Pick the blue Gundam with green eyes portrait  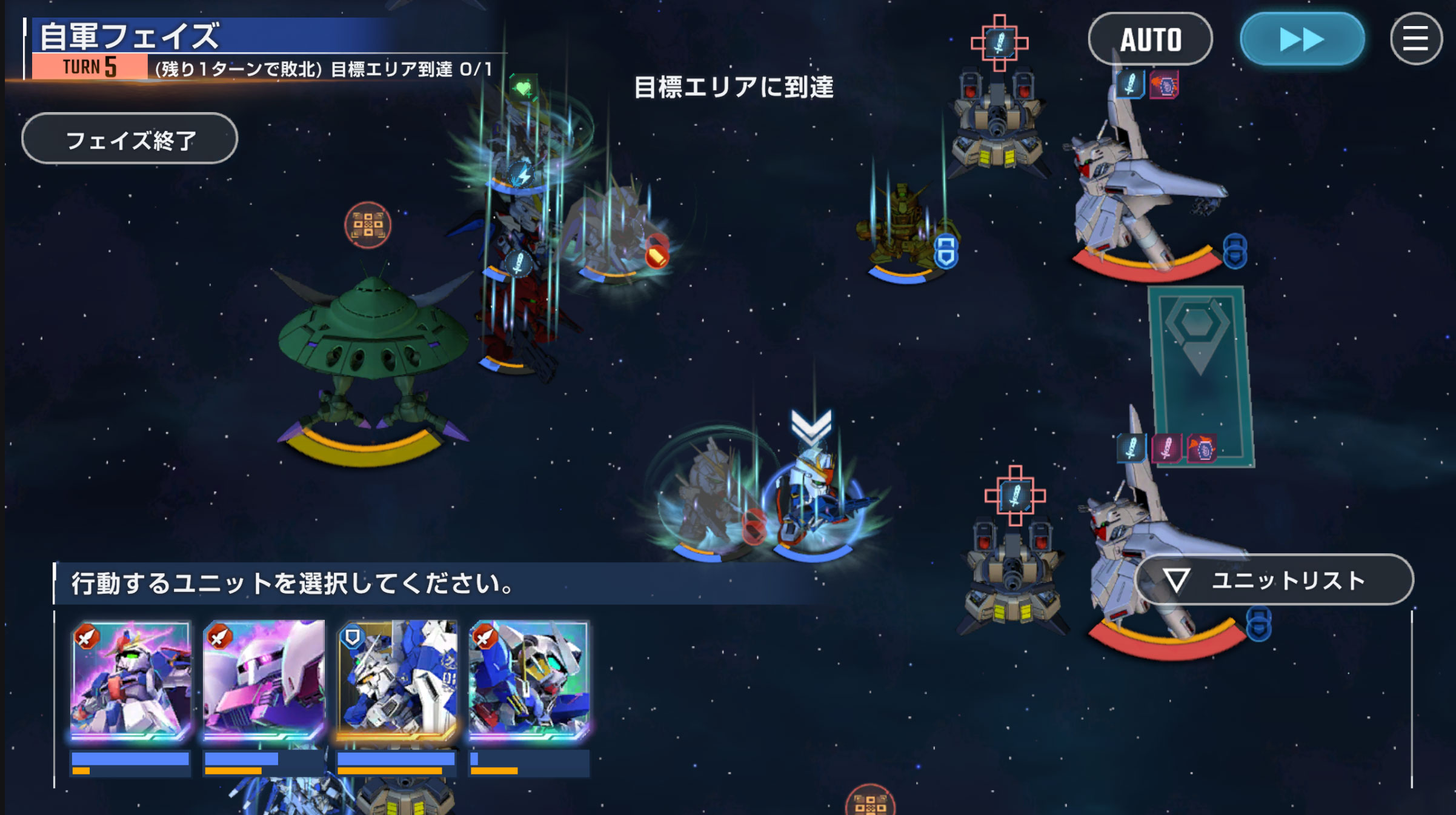530,679
